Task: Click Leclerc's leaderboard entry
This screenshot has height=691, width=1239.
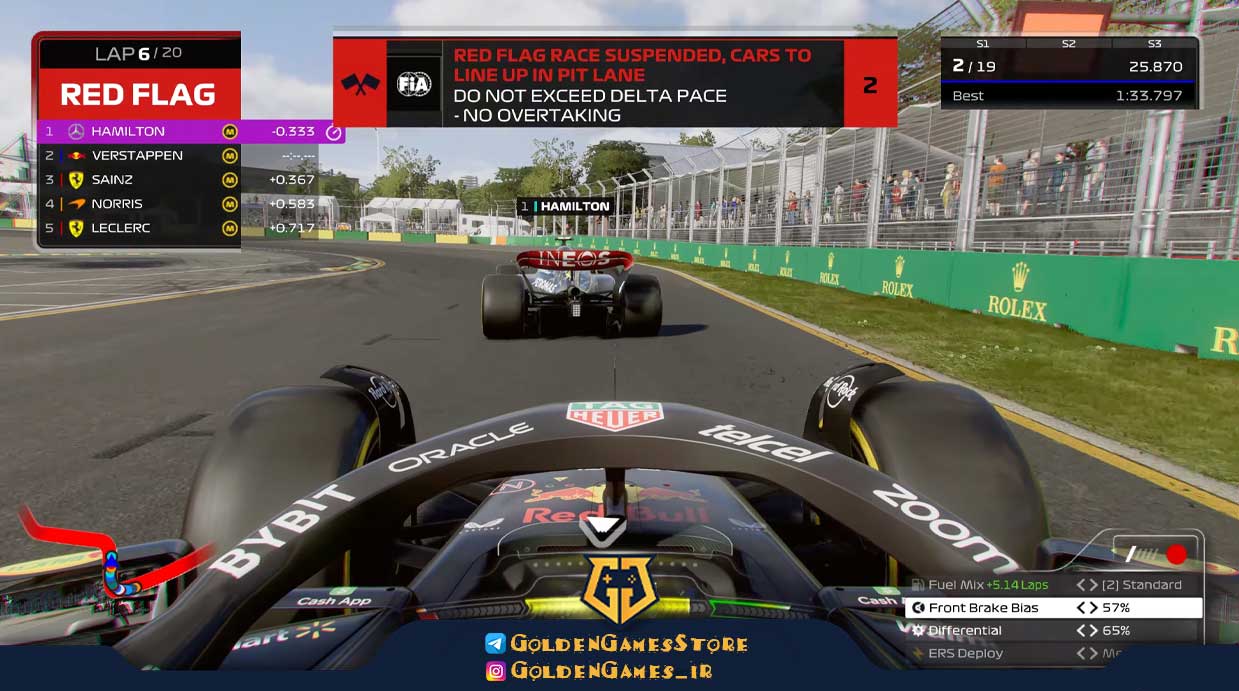Action: tap(140, 228)
